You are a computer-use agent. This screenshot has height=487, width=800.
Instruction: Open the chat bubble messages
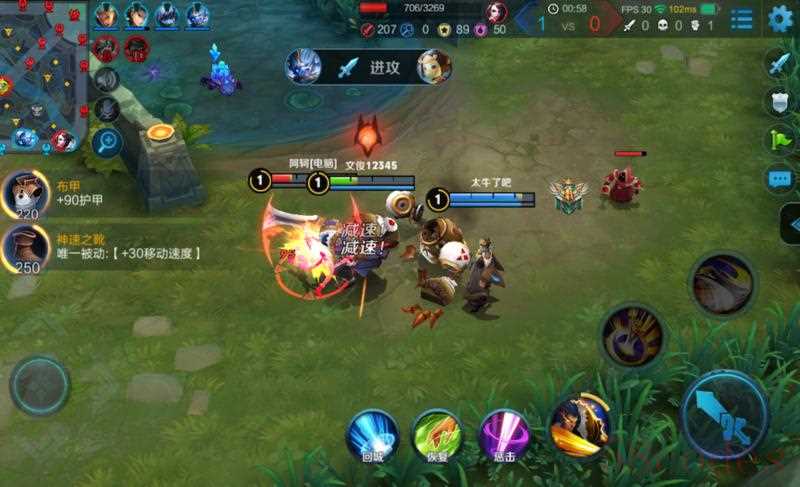779,179
